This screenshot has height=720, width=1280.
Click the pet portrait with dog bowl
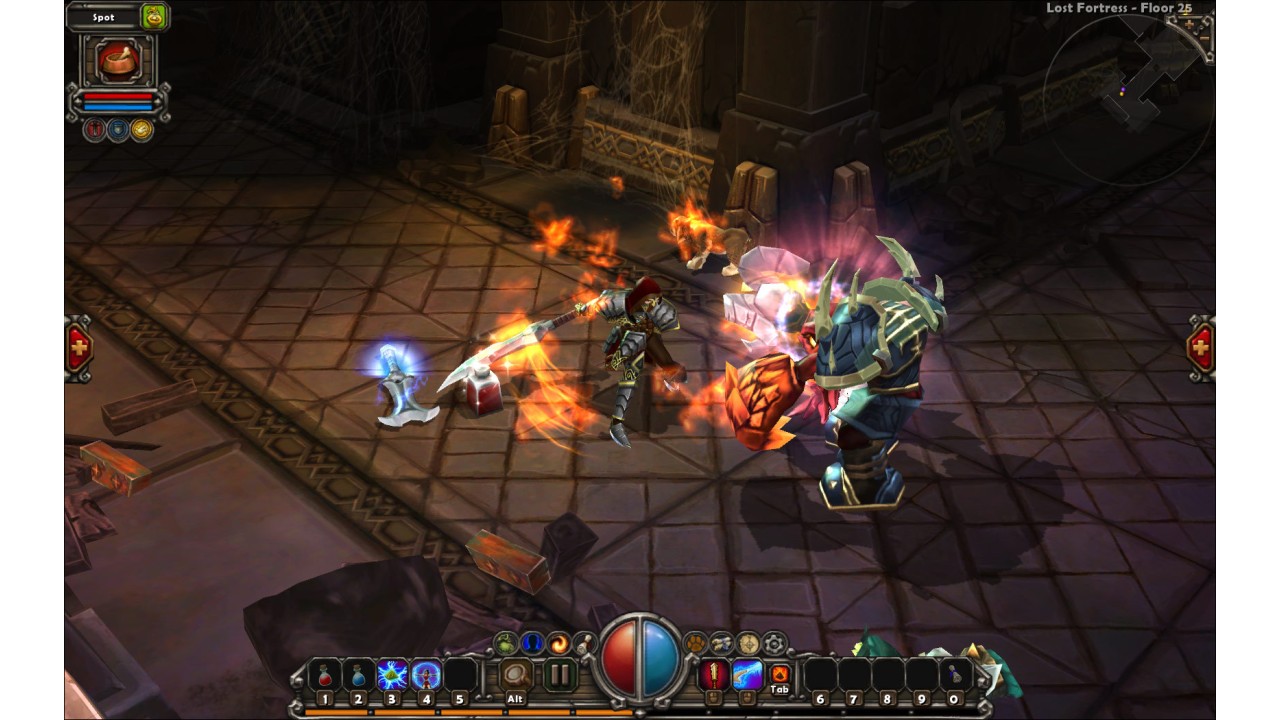(x=118, y=60)
